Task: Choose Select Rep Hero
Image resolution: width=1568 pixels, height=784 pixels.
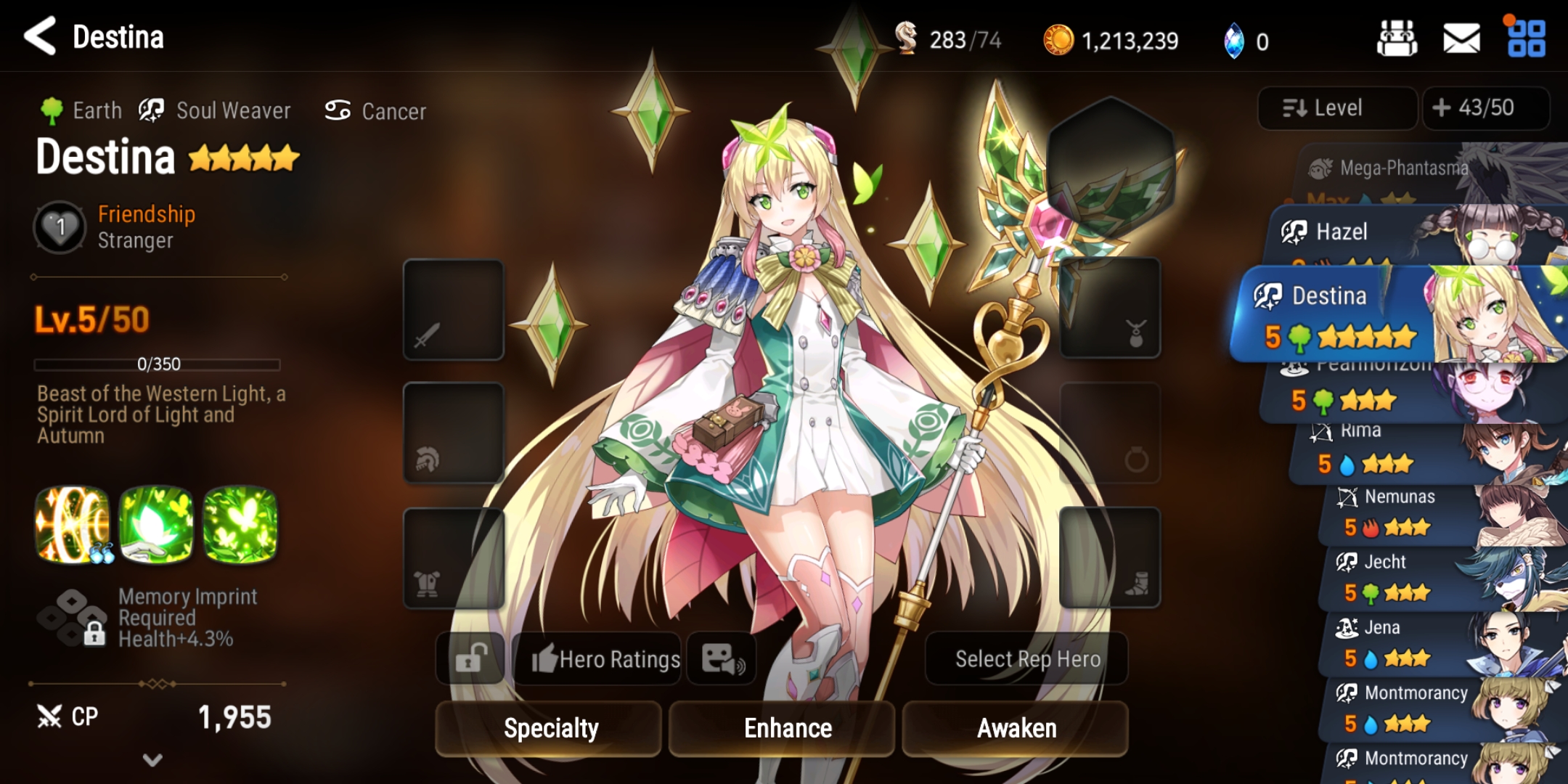Action: (1026, 659)
